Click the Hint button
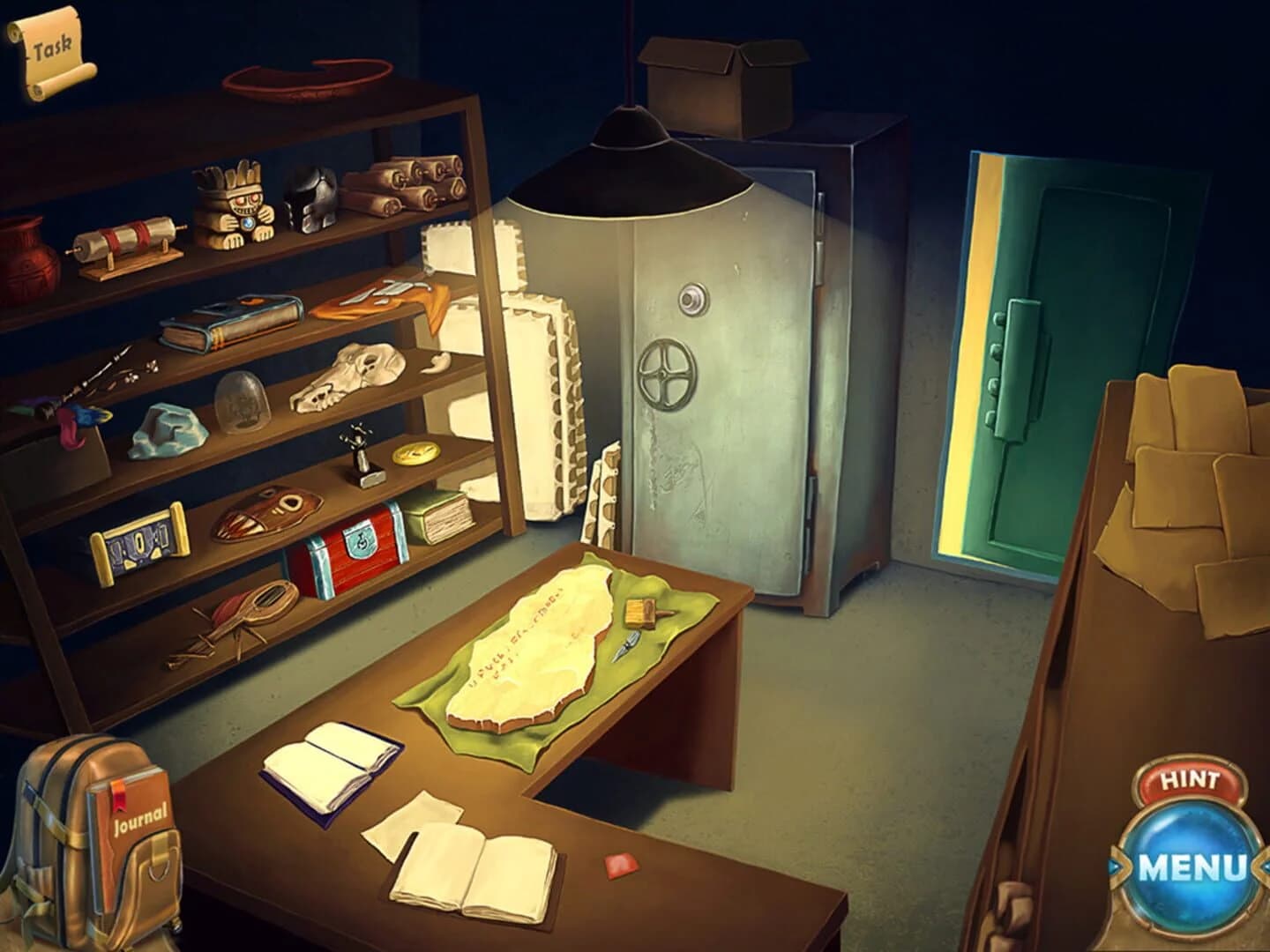This screenshot has height=952, width=1270. tap(1192, 778)
